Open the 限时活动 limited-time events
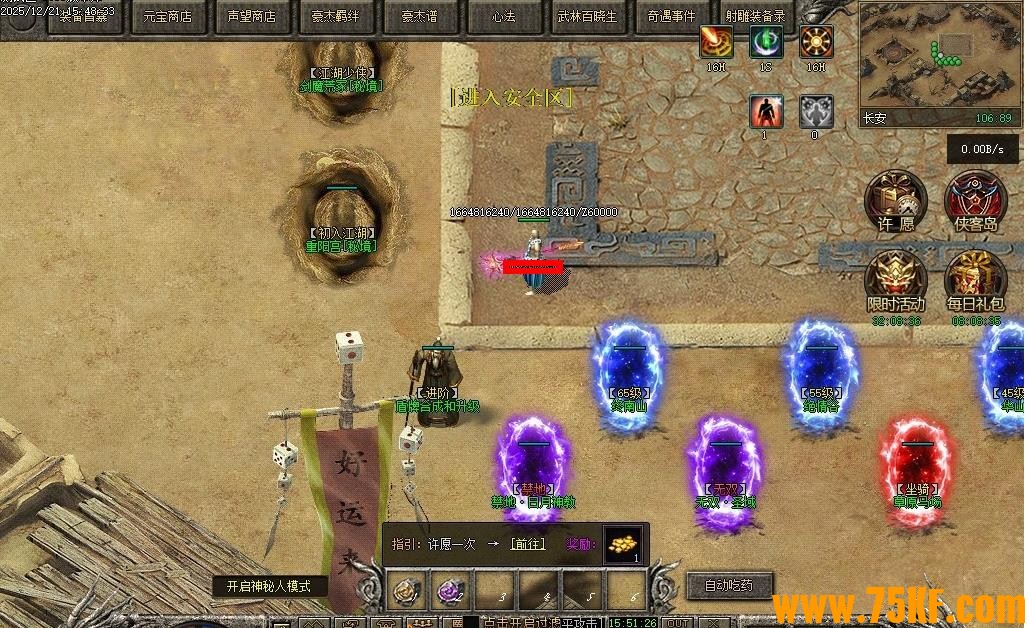Image resolution: width=1030 pixels, height=628 pixels. [895, 281]
